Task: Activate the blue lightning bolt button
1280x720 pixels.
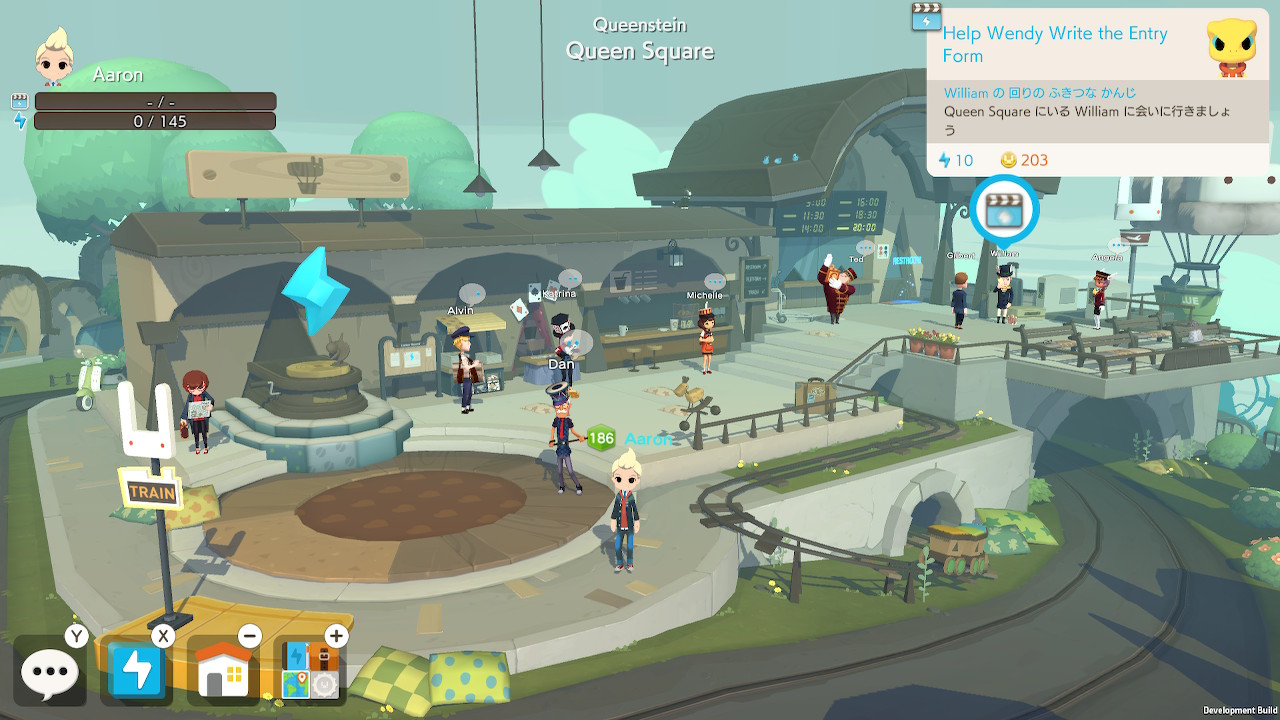Action: 136,671
